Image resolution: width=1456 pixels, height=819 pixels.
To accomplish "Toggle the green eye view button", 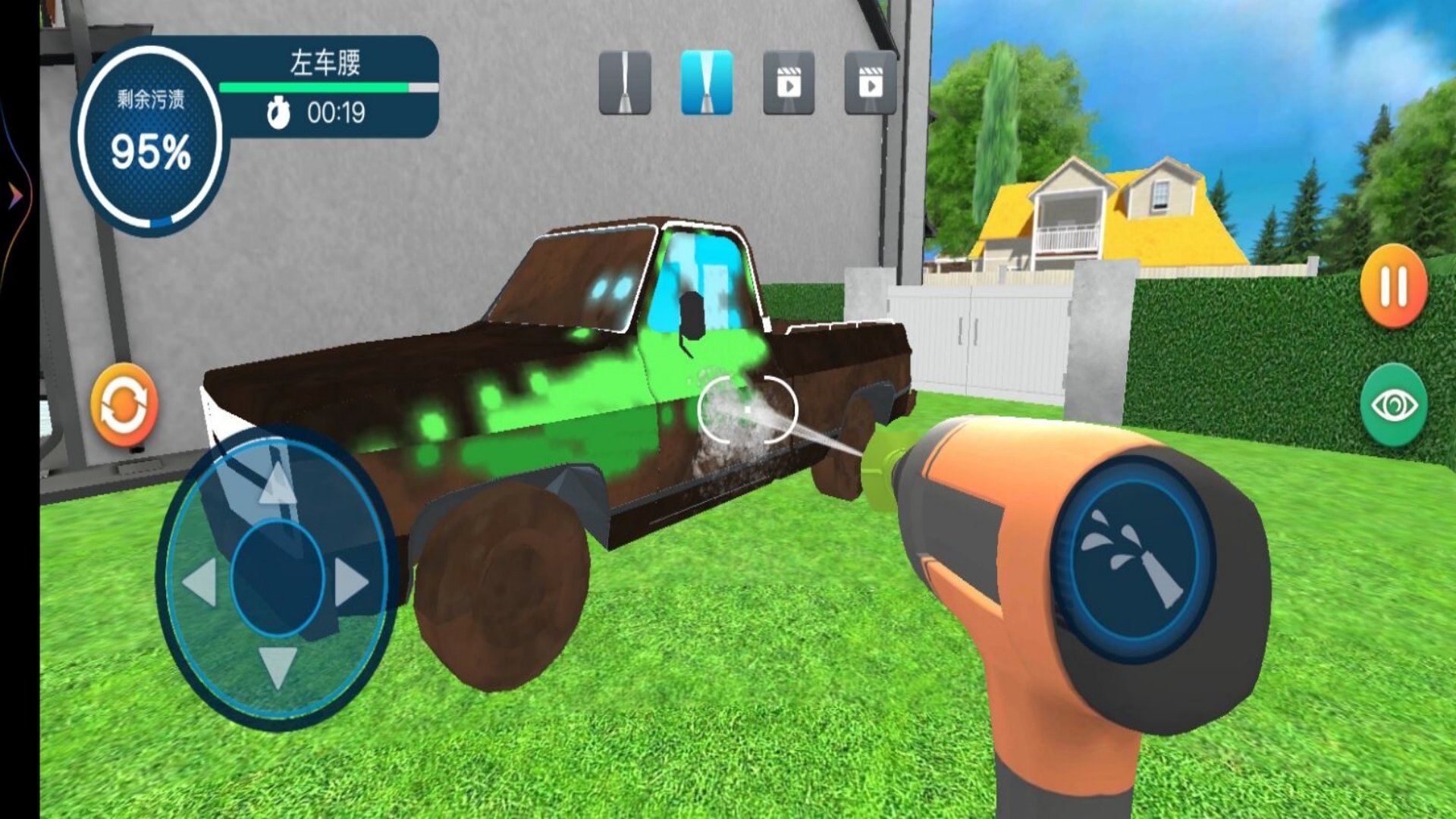I will click(x=1394, y=405).
